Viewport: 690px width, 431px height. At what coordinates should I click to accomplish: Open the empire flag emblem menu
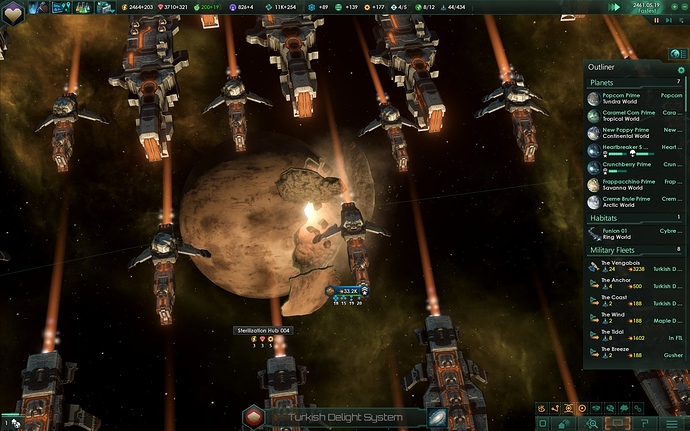(12, 8)
